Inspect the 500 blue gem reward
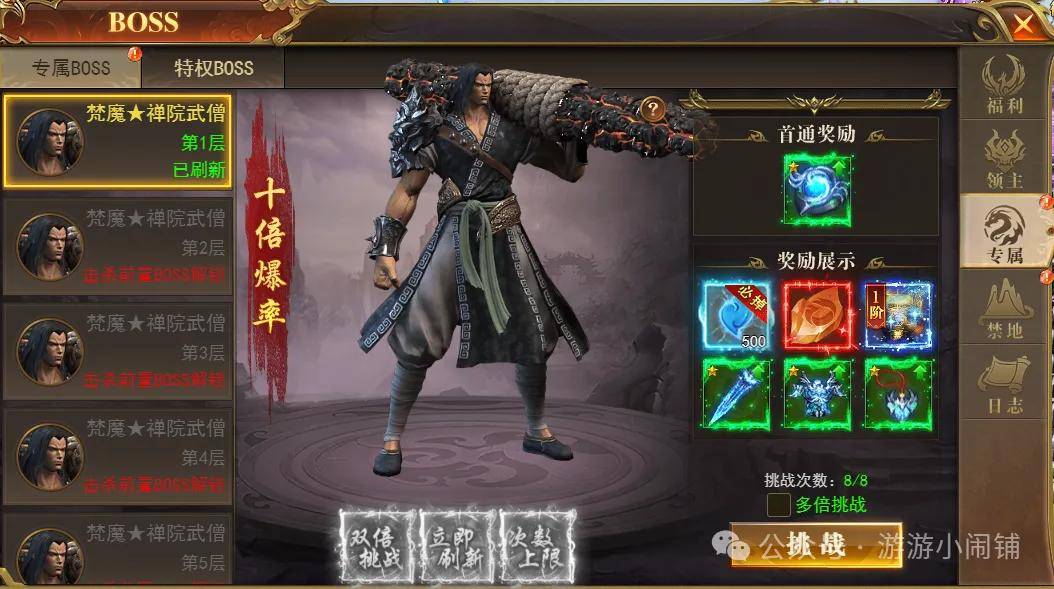Screen dimensions: 1054x589 tap(735, 314)
